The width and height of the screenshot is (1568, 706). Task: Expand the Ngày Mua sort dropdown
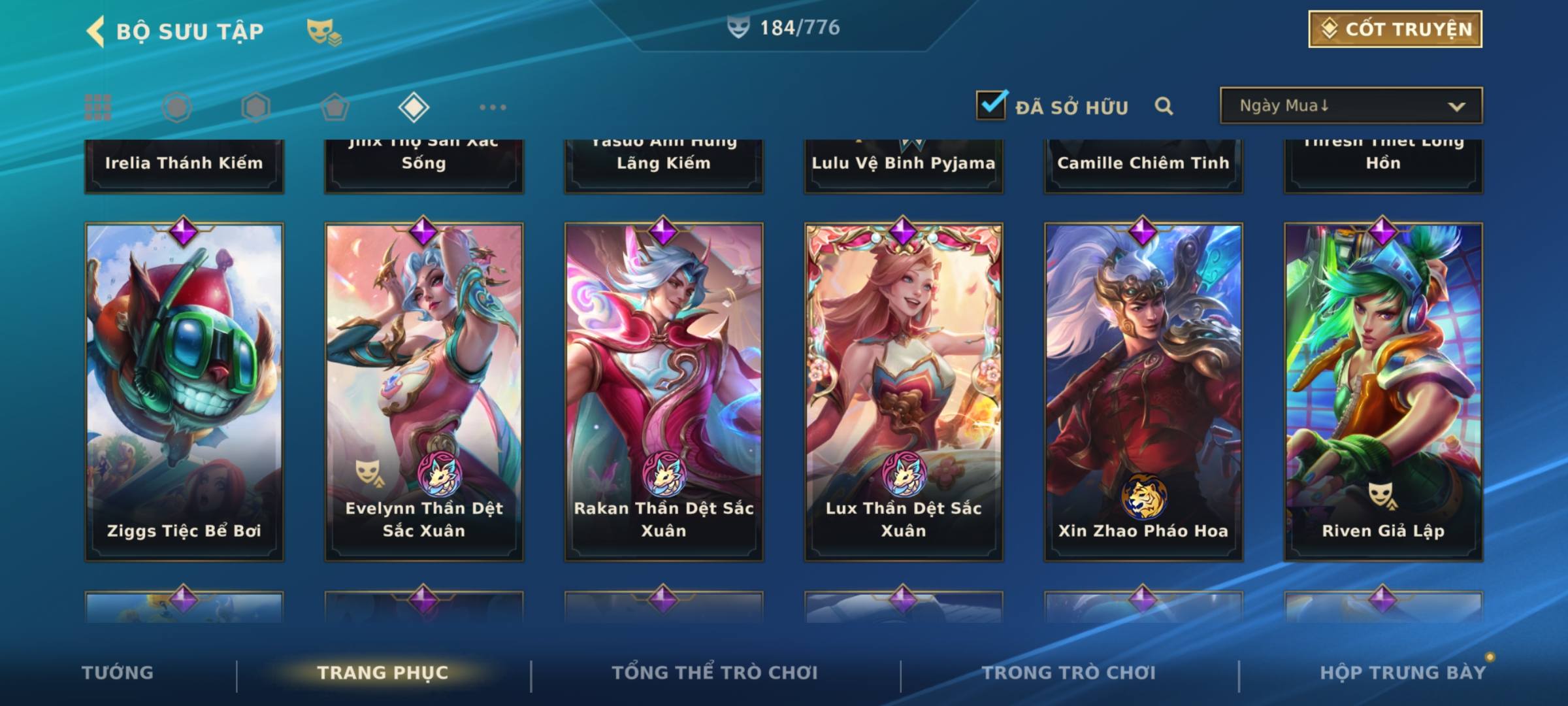(x=1350, y=106)
